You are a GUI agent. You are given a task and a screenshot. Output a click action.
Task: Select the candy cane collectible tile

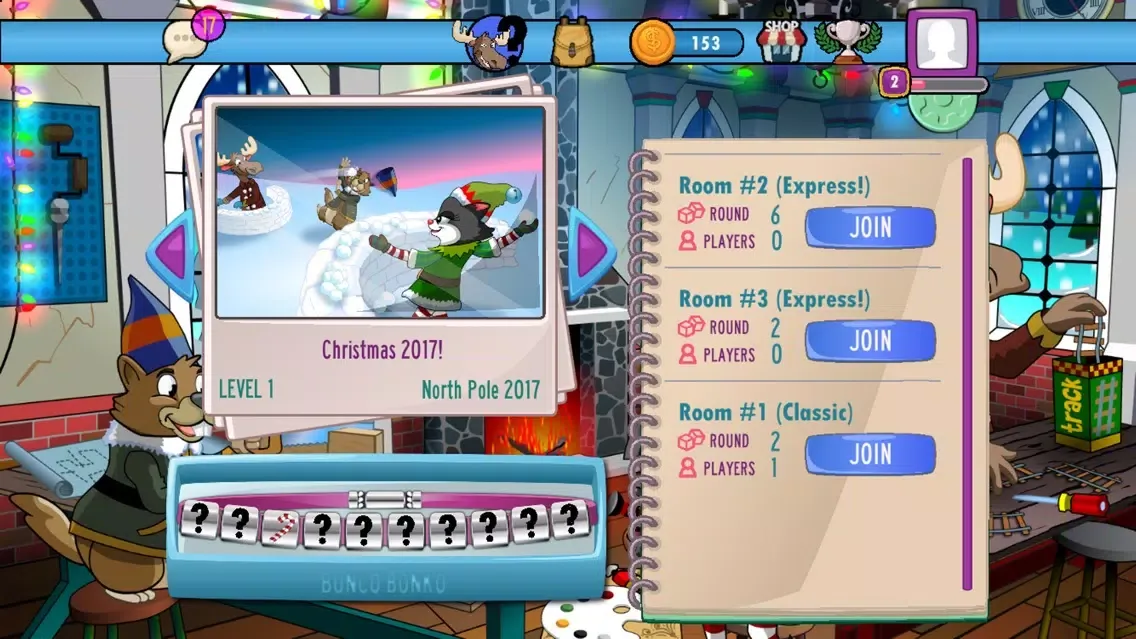coord(280,524)
